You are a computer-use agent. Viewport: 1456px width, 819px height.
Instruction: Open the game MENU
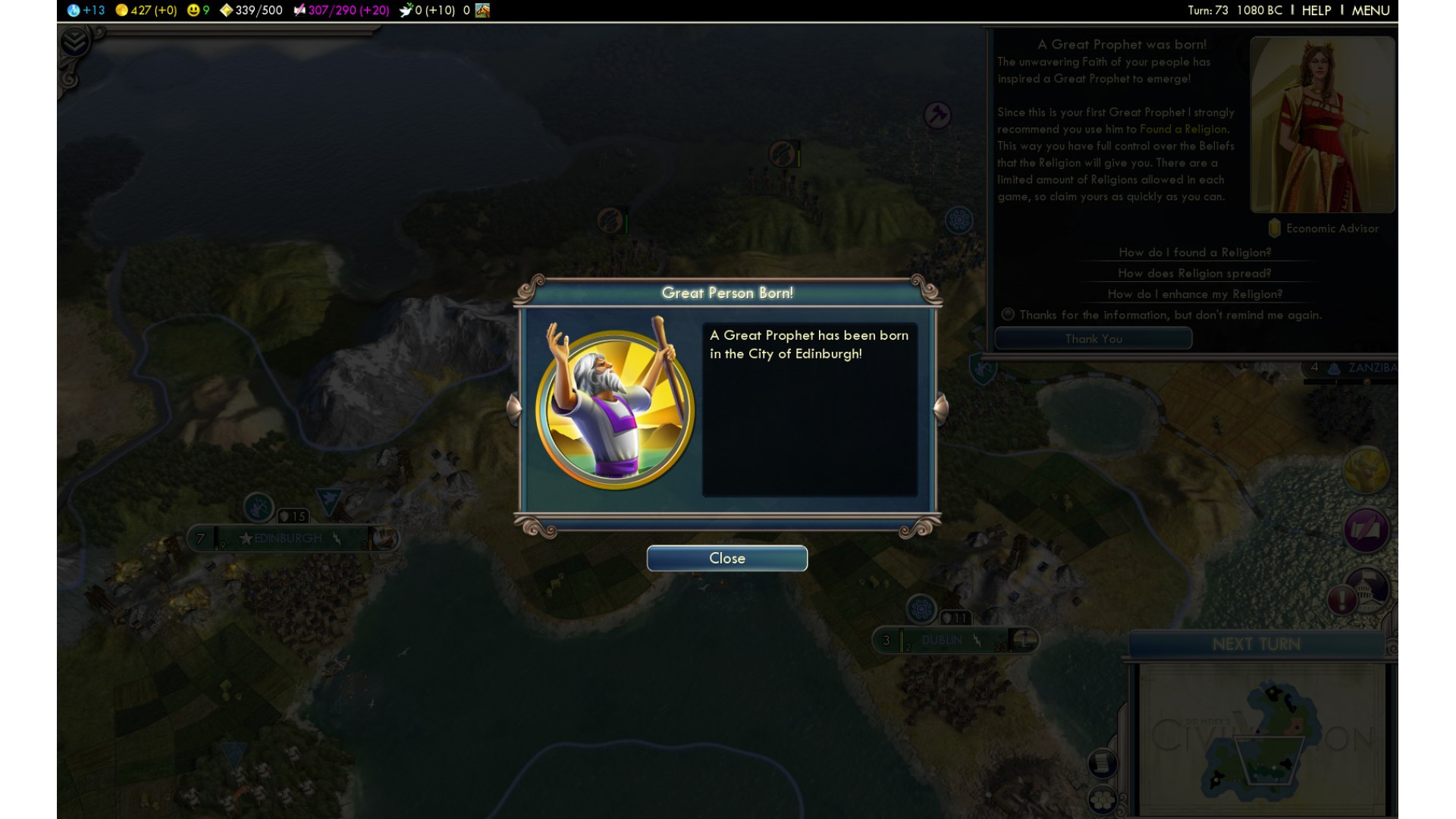coord(1370,11)
